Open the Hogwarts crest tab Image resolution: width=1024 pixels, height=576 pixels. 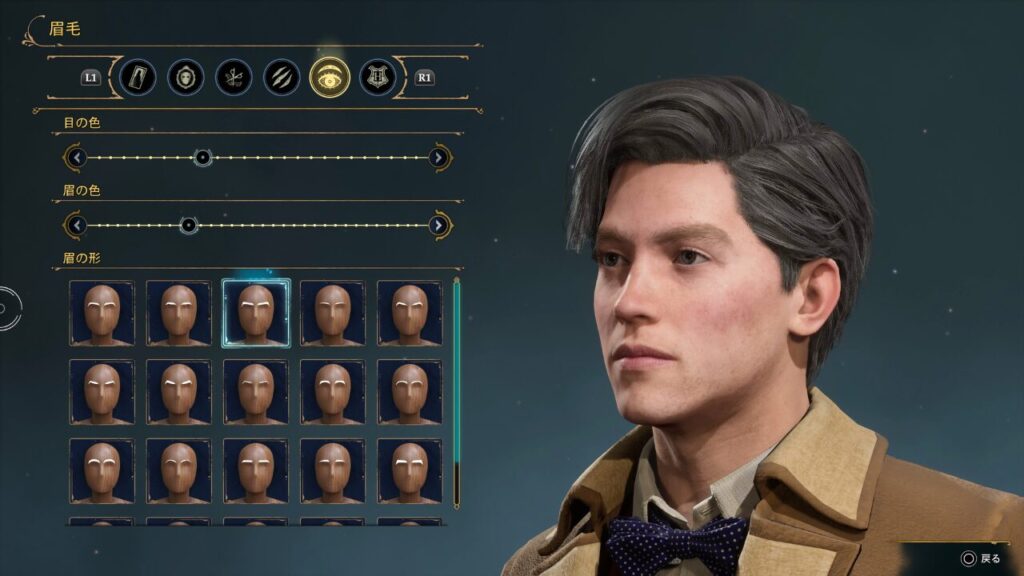pos(377,77)
